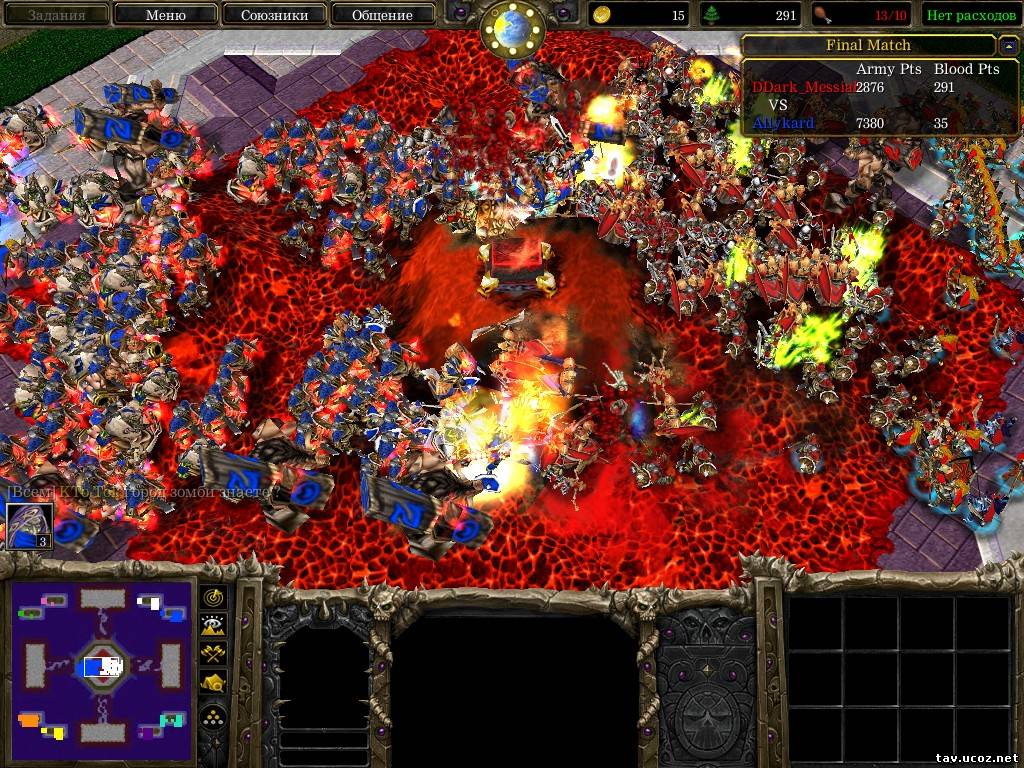Open the Задания quest log

(x=56, y=15)
